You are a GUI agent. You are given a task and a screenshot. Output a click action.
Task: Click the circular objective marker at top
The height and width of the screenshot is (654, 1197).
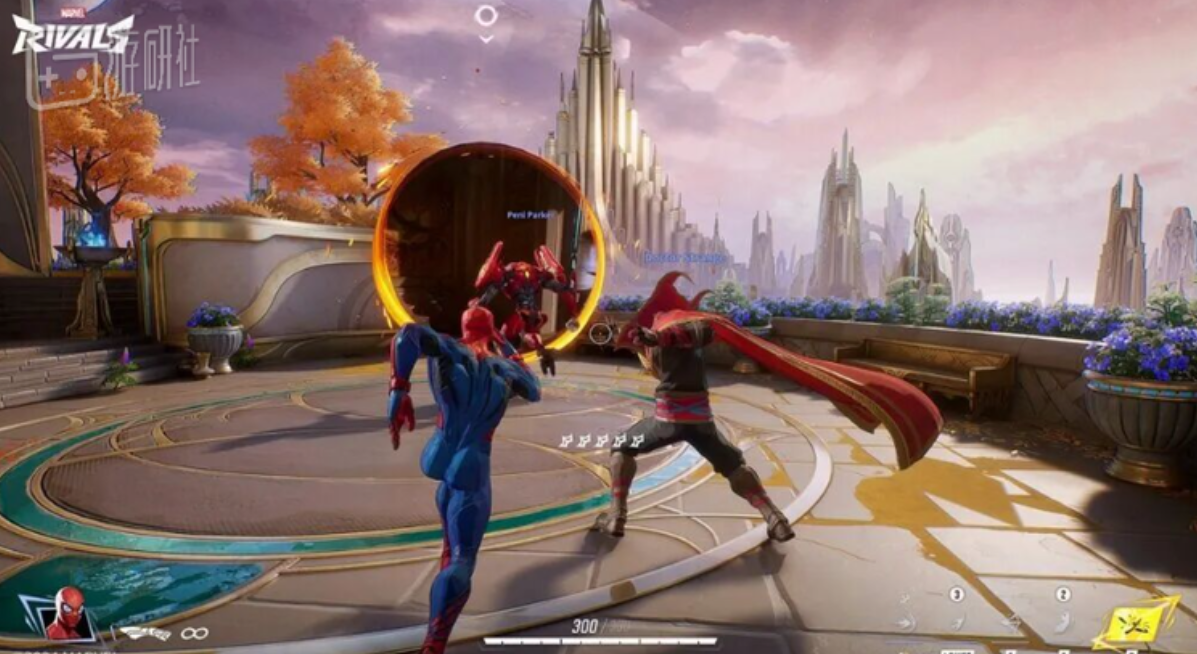pos(486,15)
